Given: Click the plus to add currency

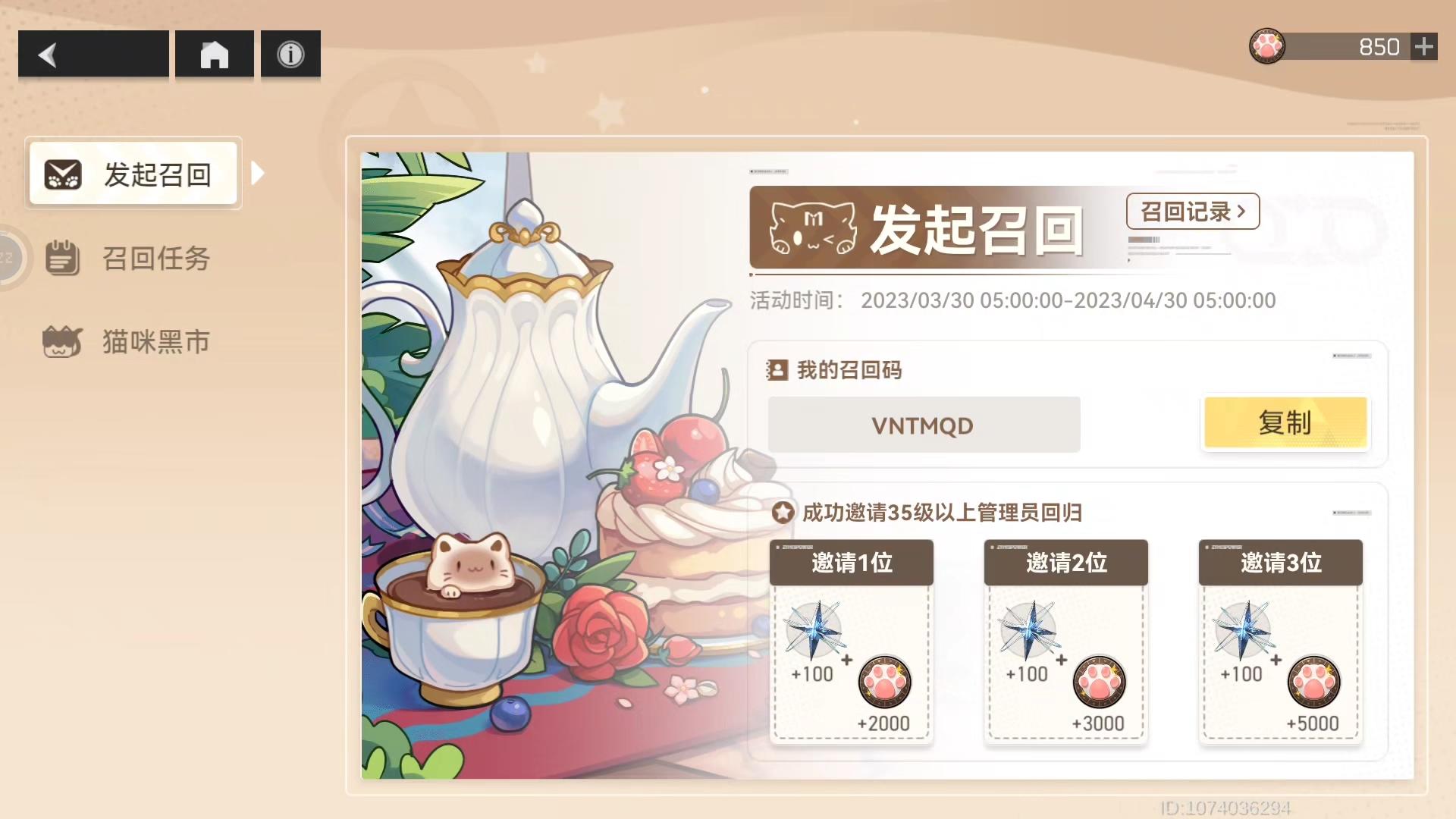Looking at the screenshot, I should pyautogui.click(x=1424, y=45).
